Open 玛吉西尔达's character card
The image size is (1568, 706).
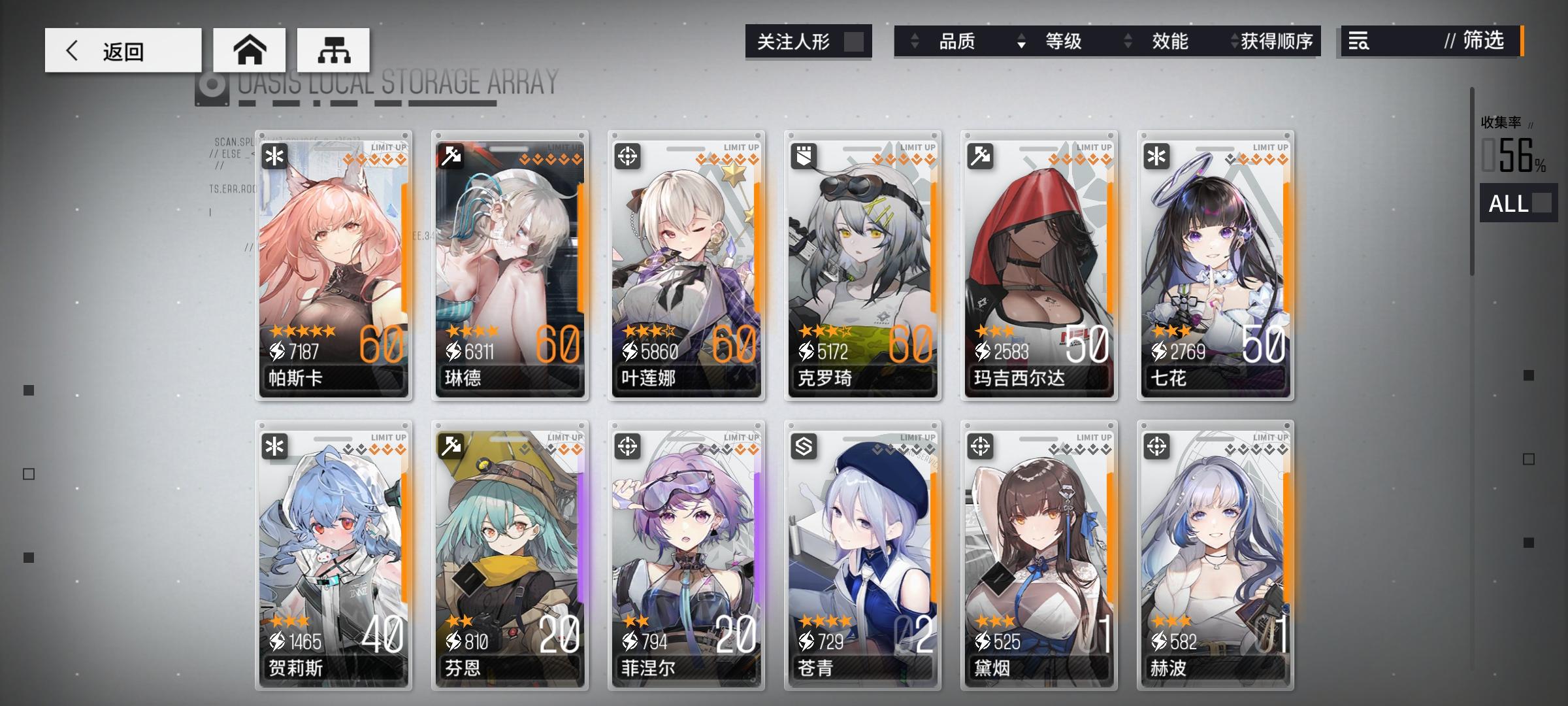coord(1039,261)
